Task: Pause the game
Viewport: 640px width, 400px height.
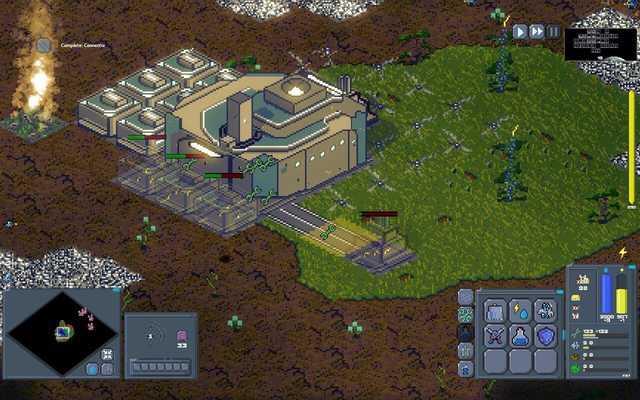Action: pyautogui.click(x=553, y=32)
